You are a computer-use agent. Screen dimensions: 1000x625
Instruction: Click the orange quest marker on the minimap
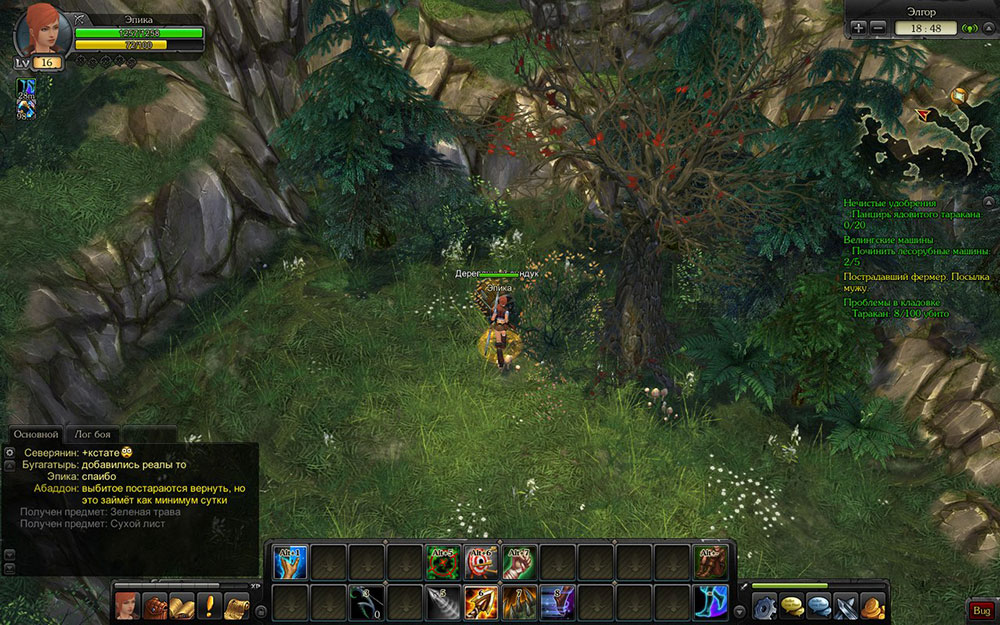click(959, 96)
